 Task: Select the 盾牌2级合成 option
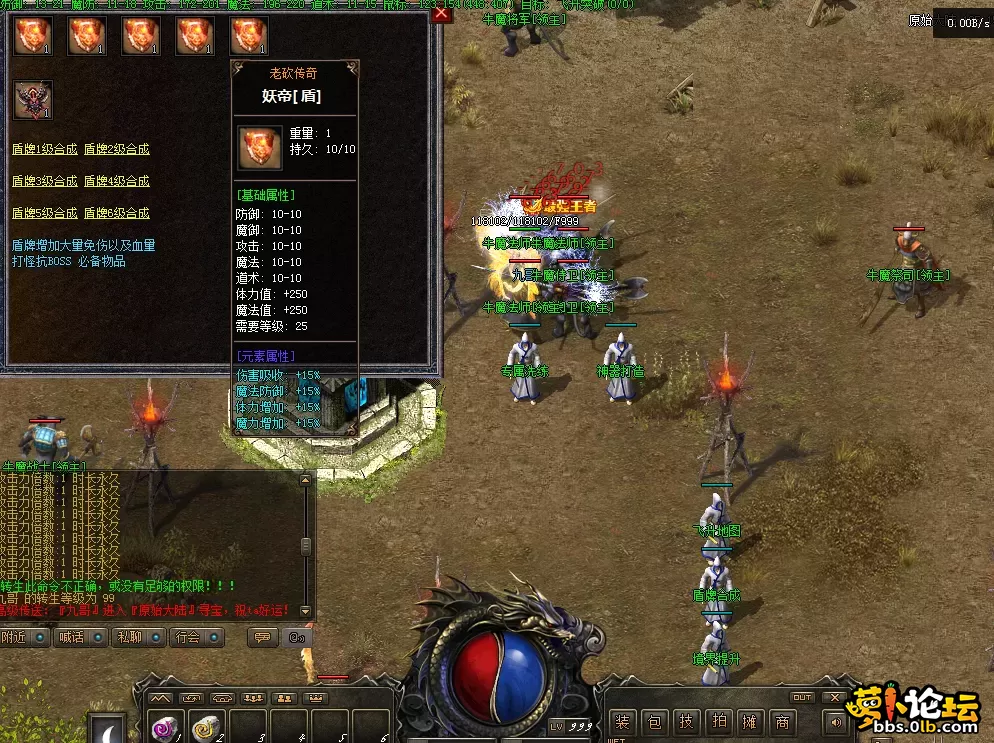pos(116,149)
